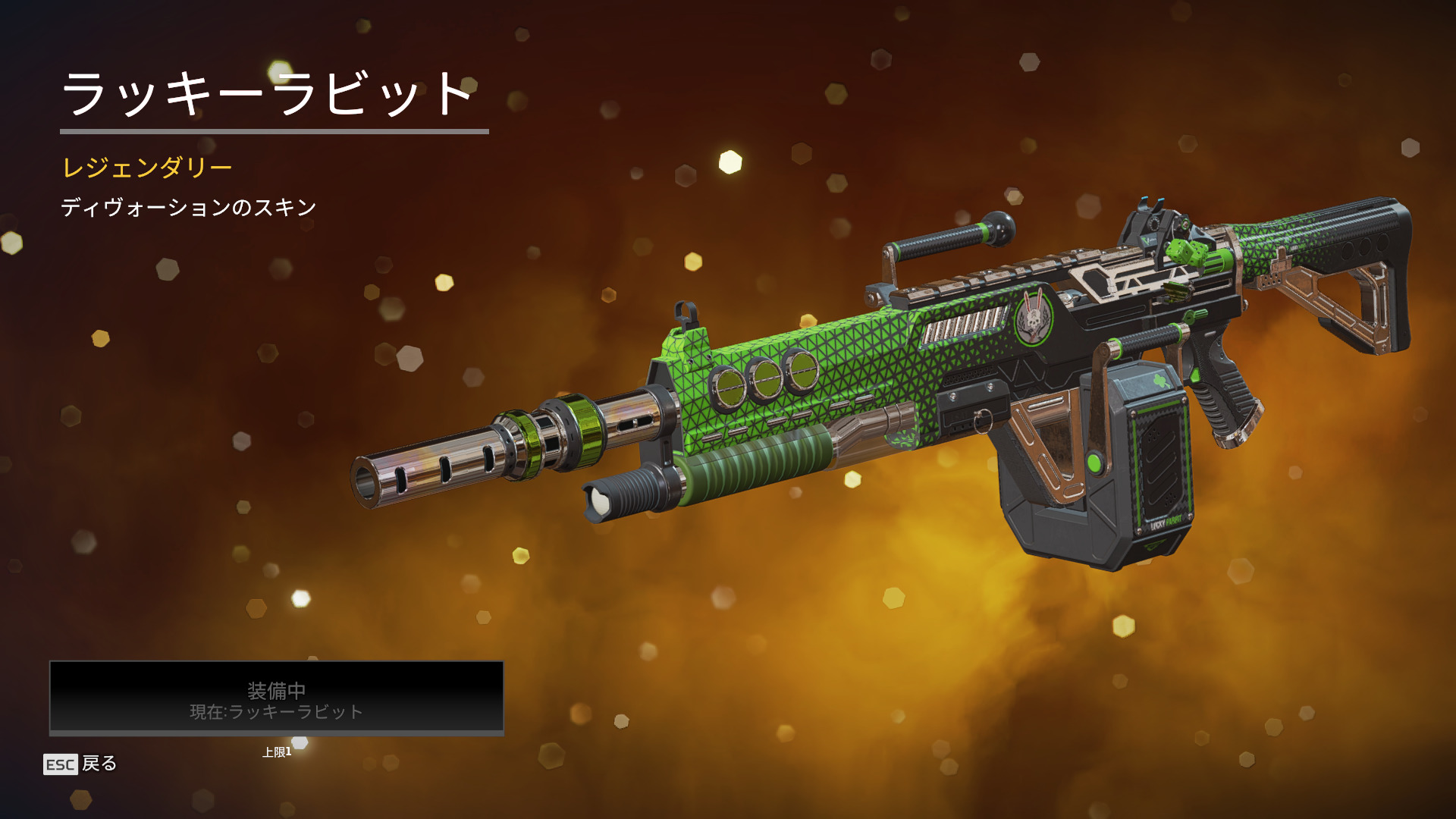Click the 装備中 equipped button

click(x=277, y=698)
